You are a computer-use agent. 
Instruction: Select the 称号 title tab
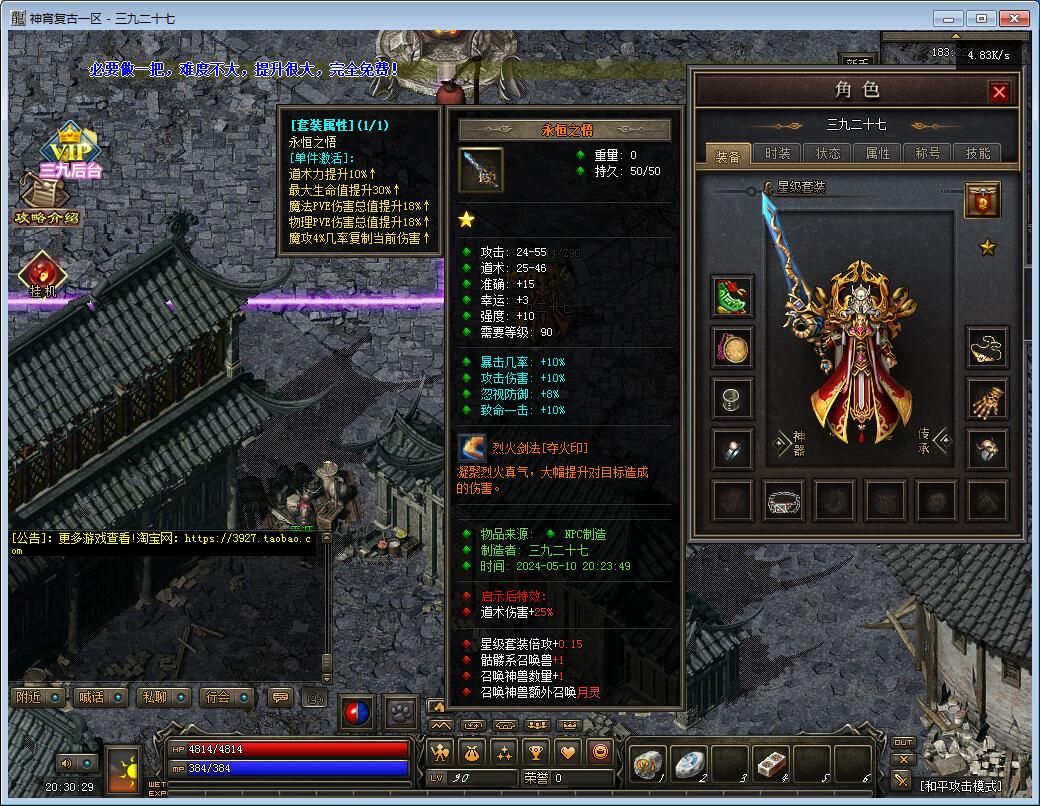coord(927,154)
